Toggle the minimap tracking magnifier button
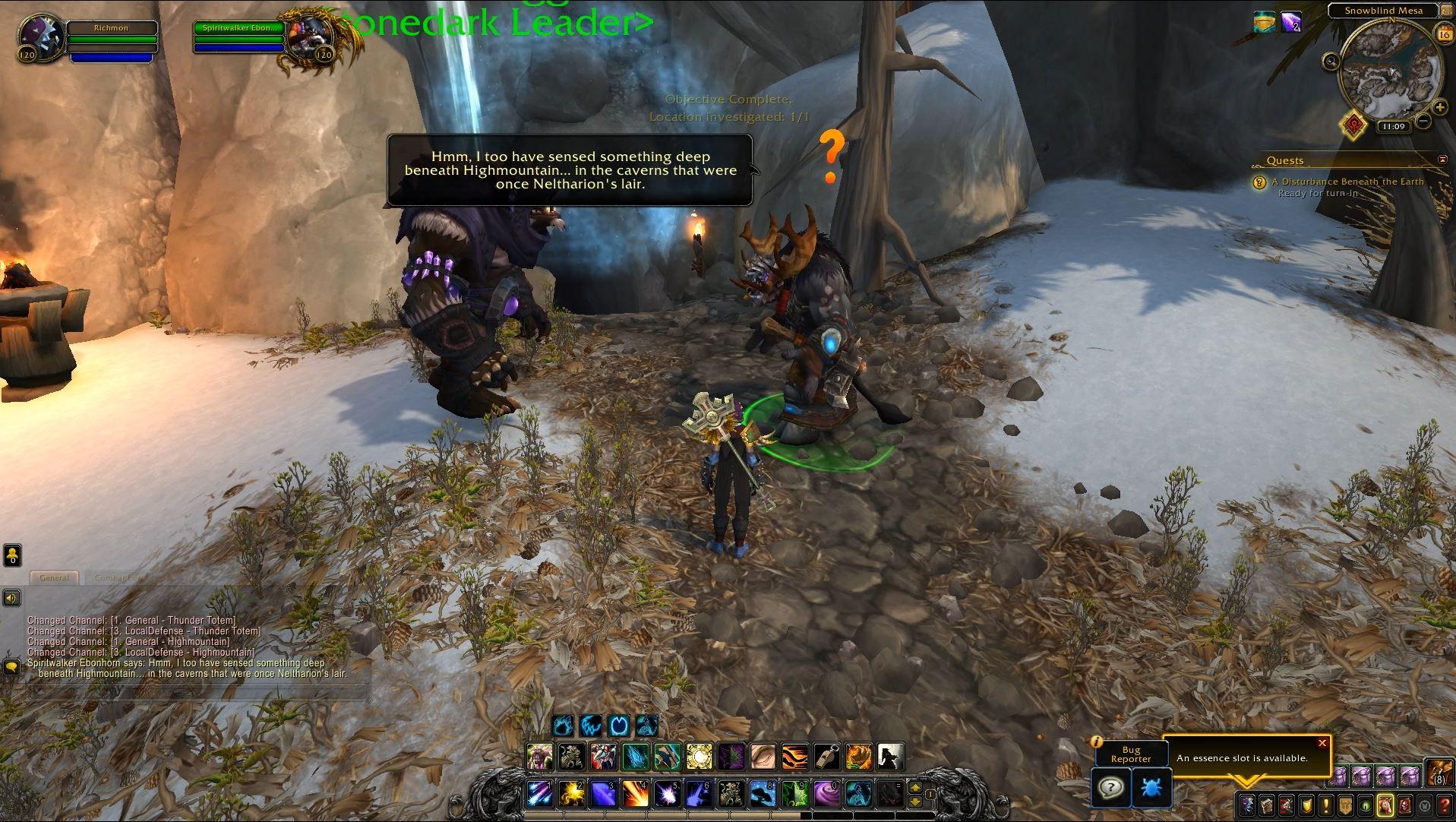This screenshot has height=822, width=1456. 1331,62
